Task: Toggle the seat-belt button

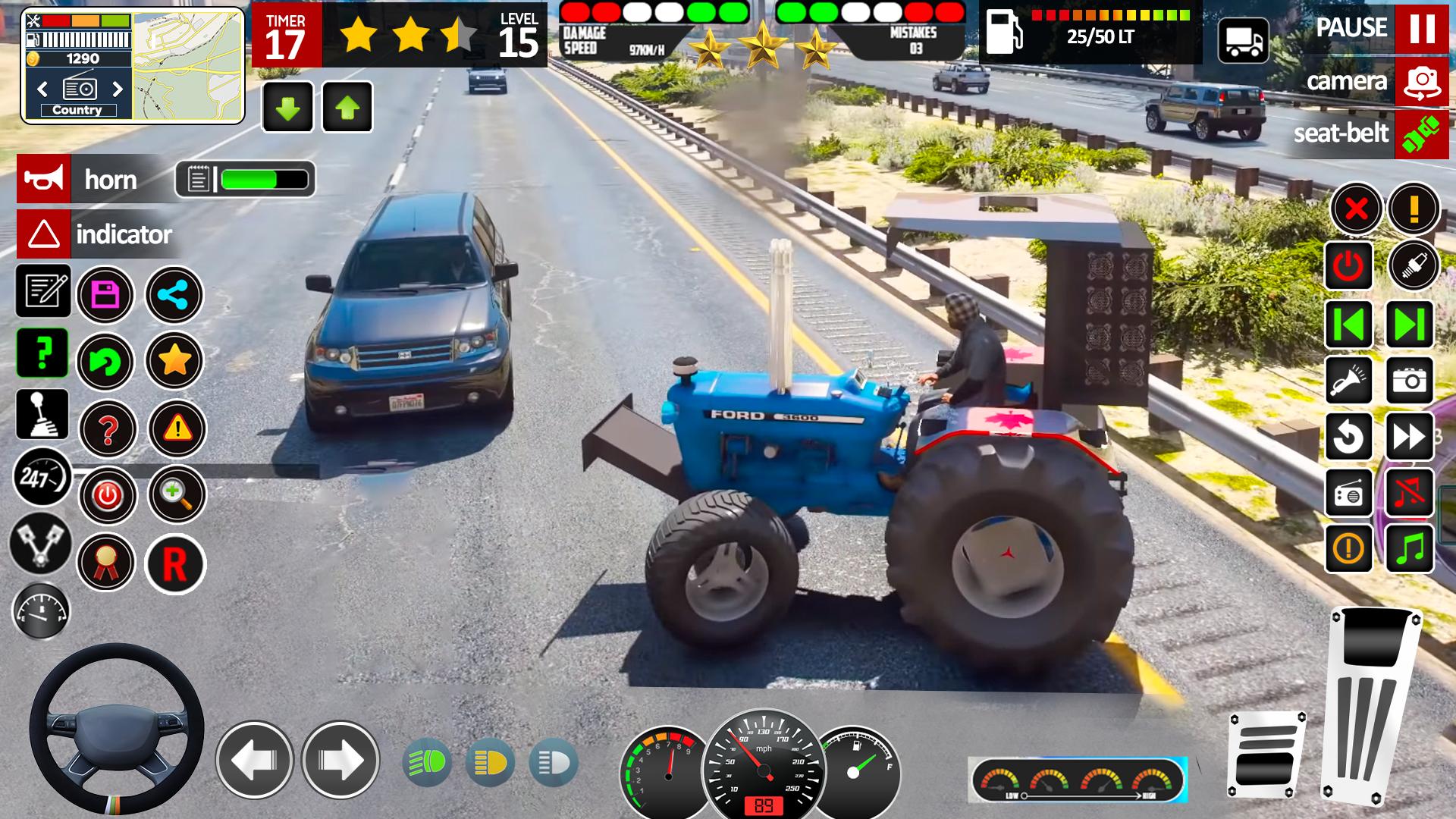Action: pyautogui.click(x=1421, y=134)
